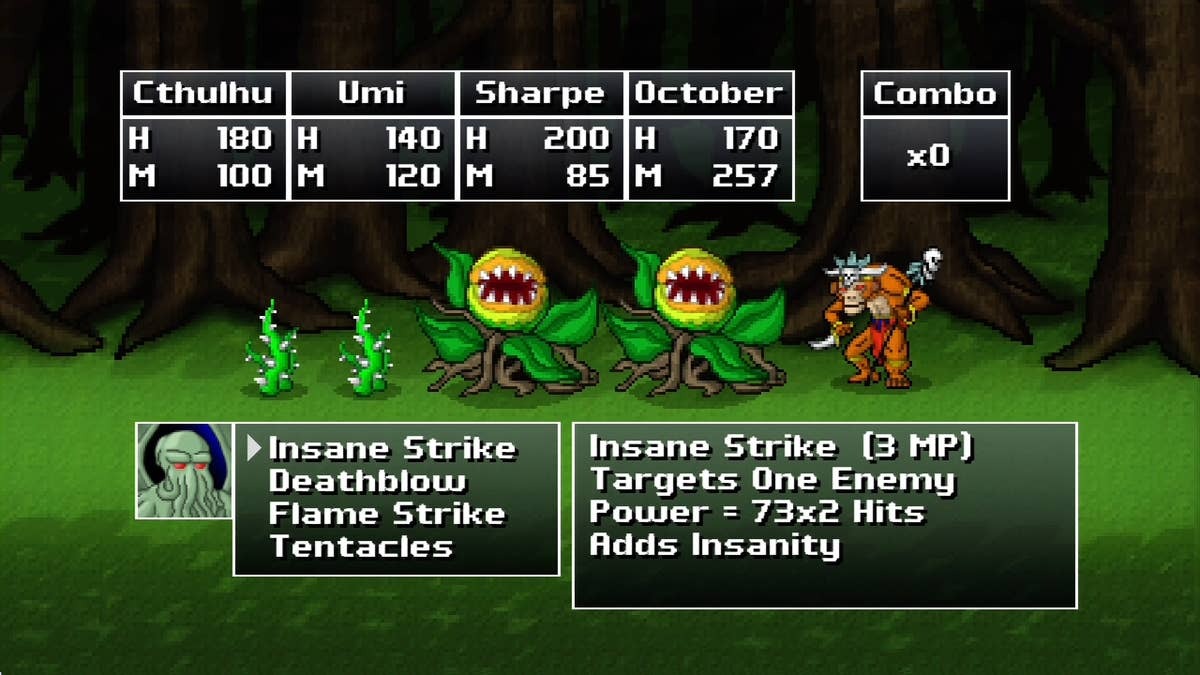Use the Tentacles skill
The height and width of the screenshot is (675, 1200).
pyautogui.click(x=361, y=547)
